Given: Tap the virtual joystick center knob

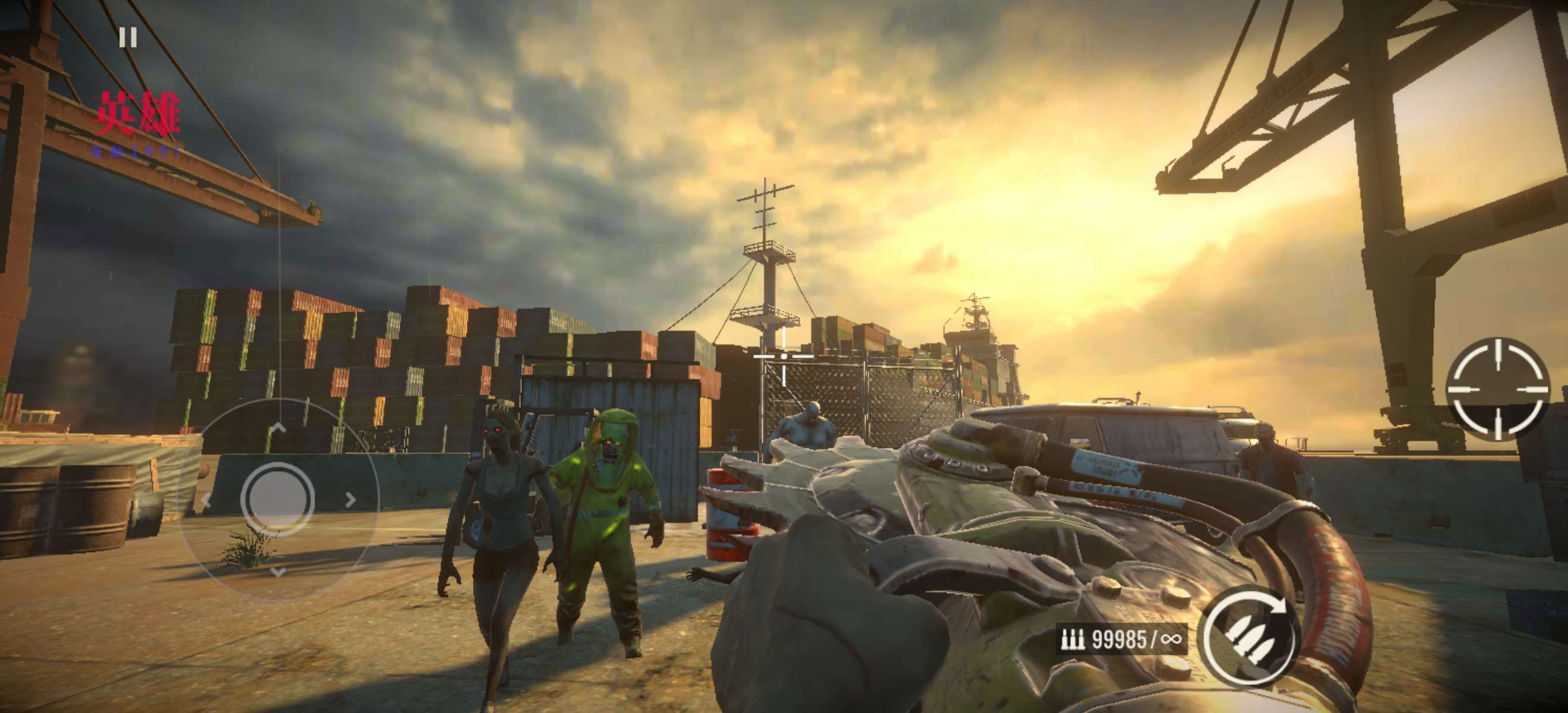Looking at the screenshot, I should click(x=277, y=499).
